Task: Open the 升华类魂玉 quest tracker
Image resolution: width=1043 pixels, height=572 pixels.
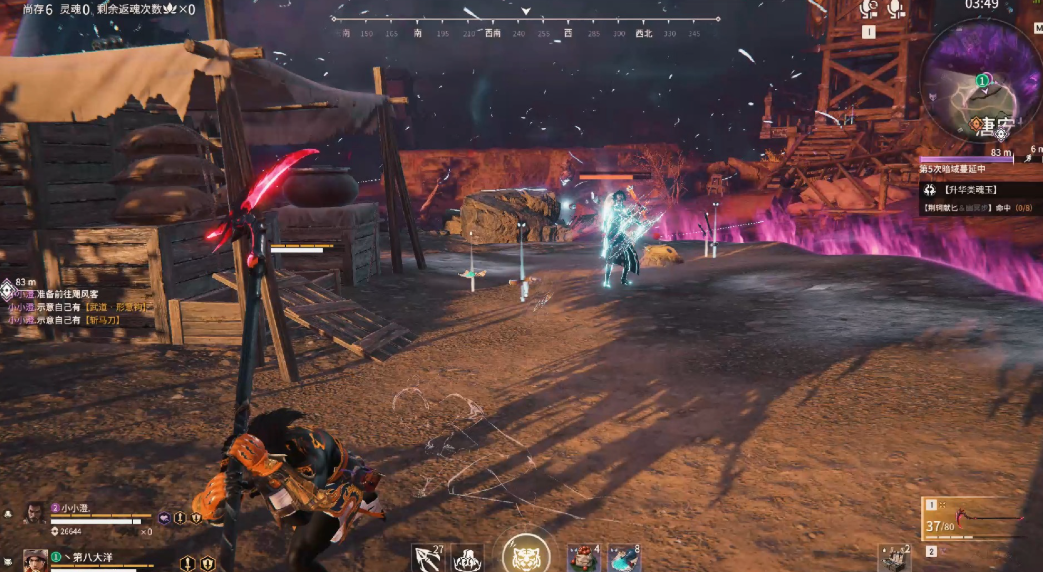Action: point(980,189)
